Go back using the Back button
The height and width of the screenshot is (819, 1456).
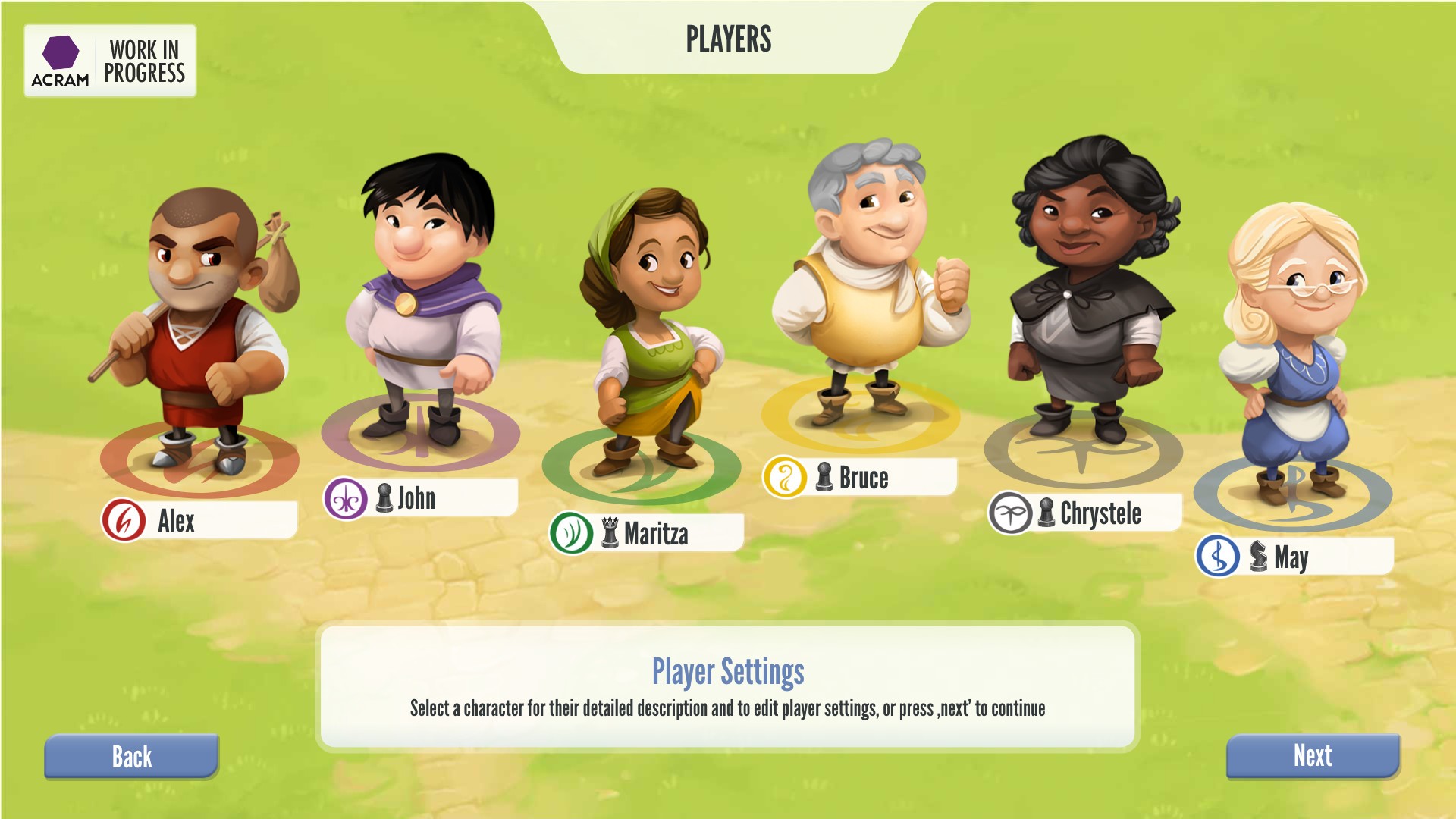click(x=131, y=756)
